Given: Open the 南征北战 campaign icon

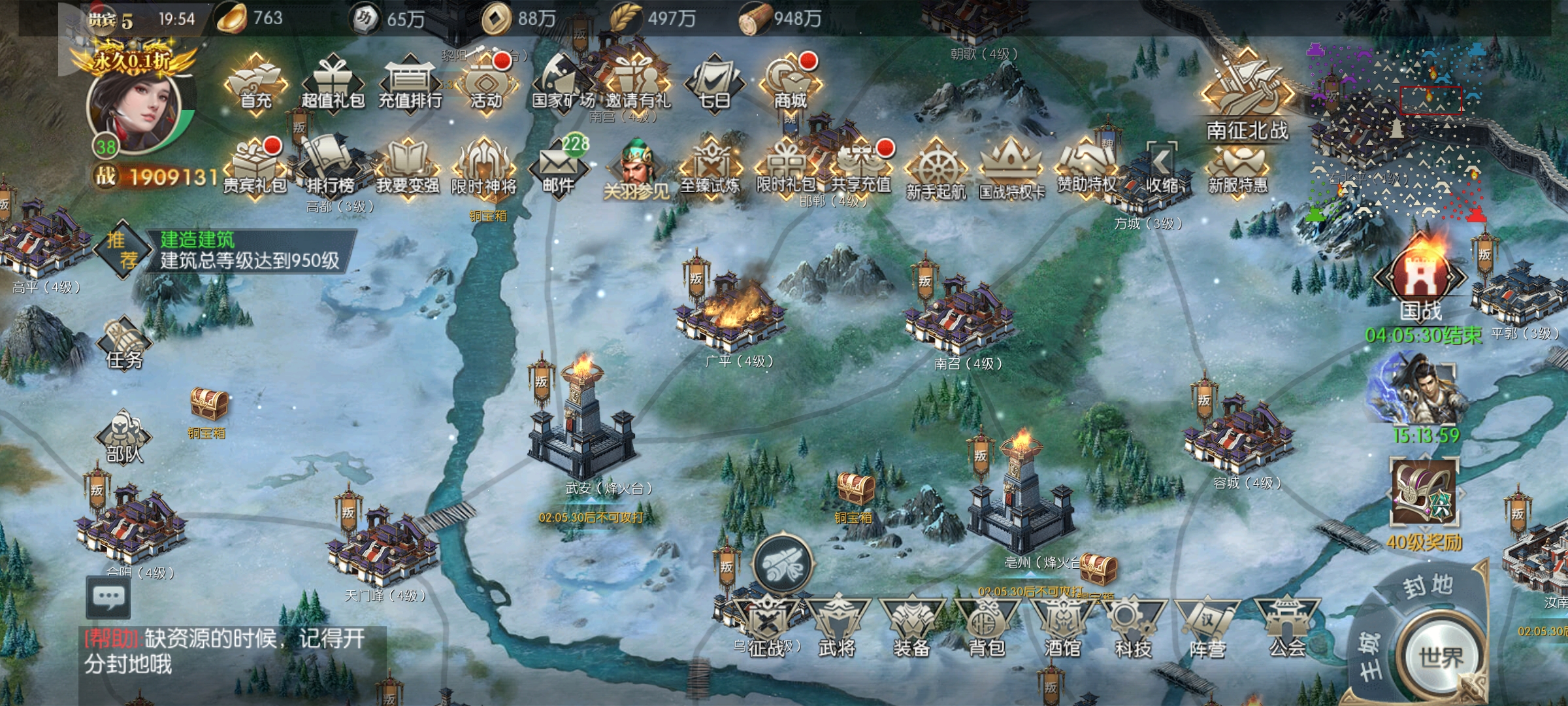Looking at the screenshot, I should pyautogui.click(x=1247, y=98).
